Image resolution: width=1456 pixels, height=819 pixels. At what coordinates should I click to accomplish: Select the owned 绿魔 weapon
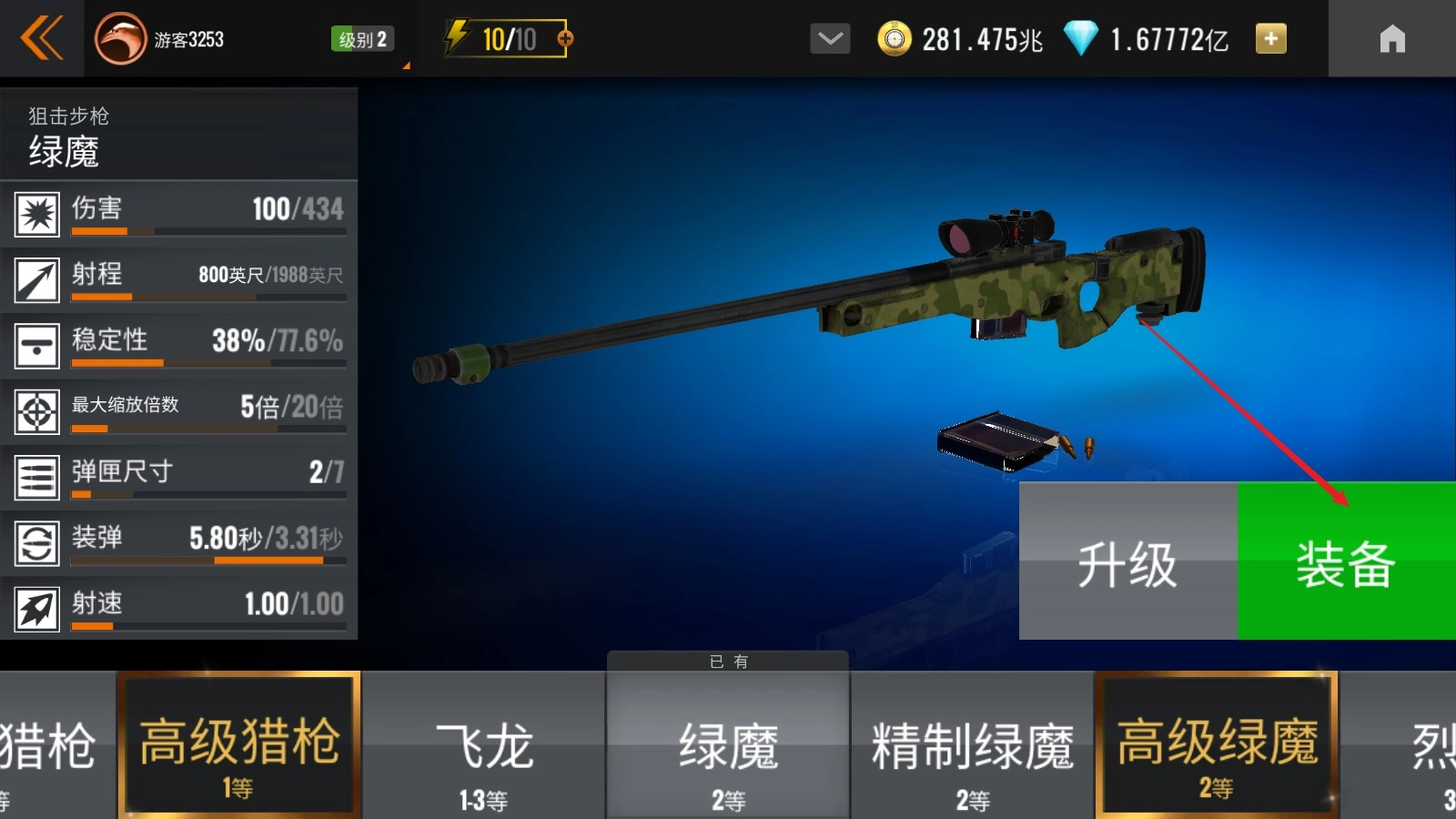click(x=727, y=746)
